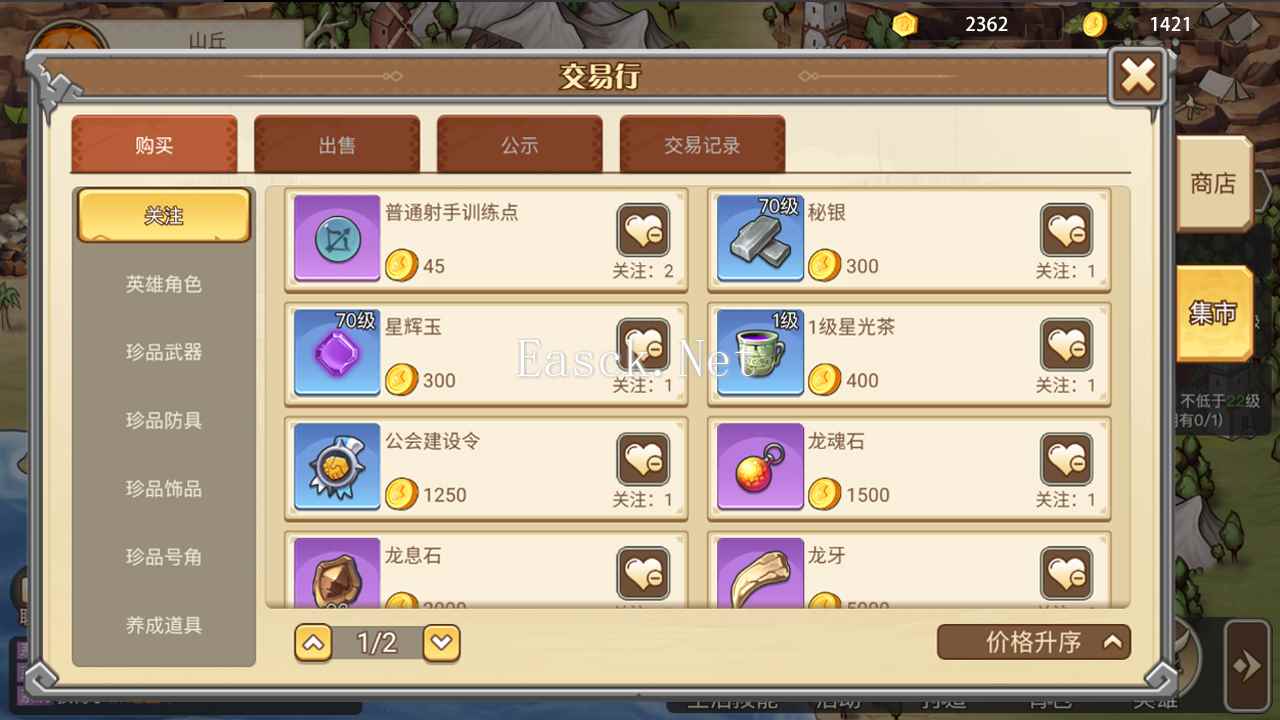The width and height of the screenshot is (1280, 720).
Task: Open the 集市 market panel
Action: pos(1214,313)
